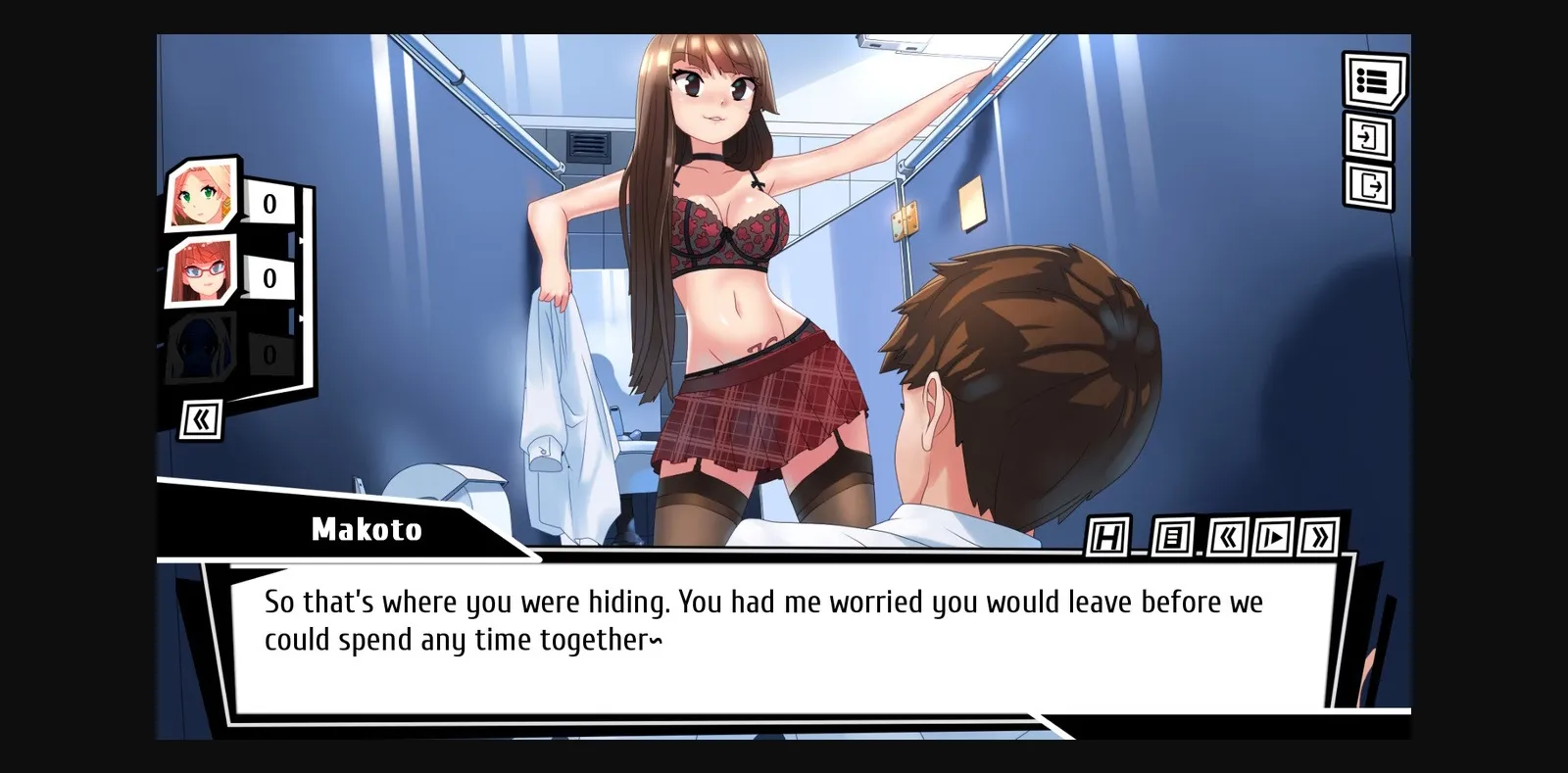Viewport: 1568px width, 773px height.
Task: Rollback dialogue using the double-left-arrow icon
Action: (1227, 537)
